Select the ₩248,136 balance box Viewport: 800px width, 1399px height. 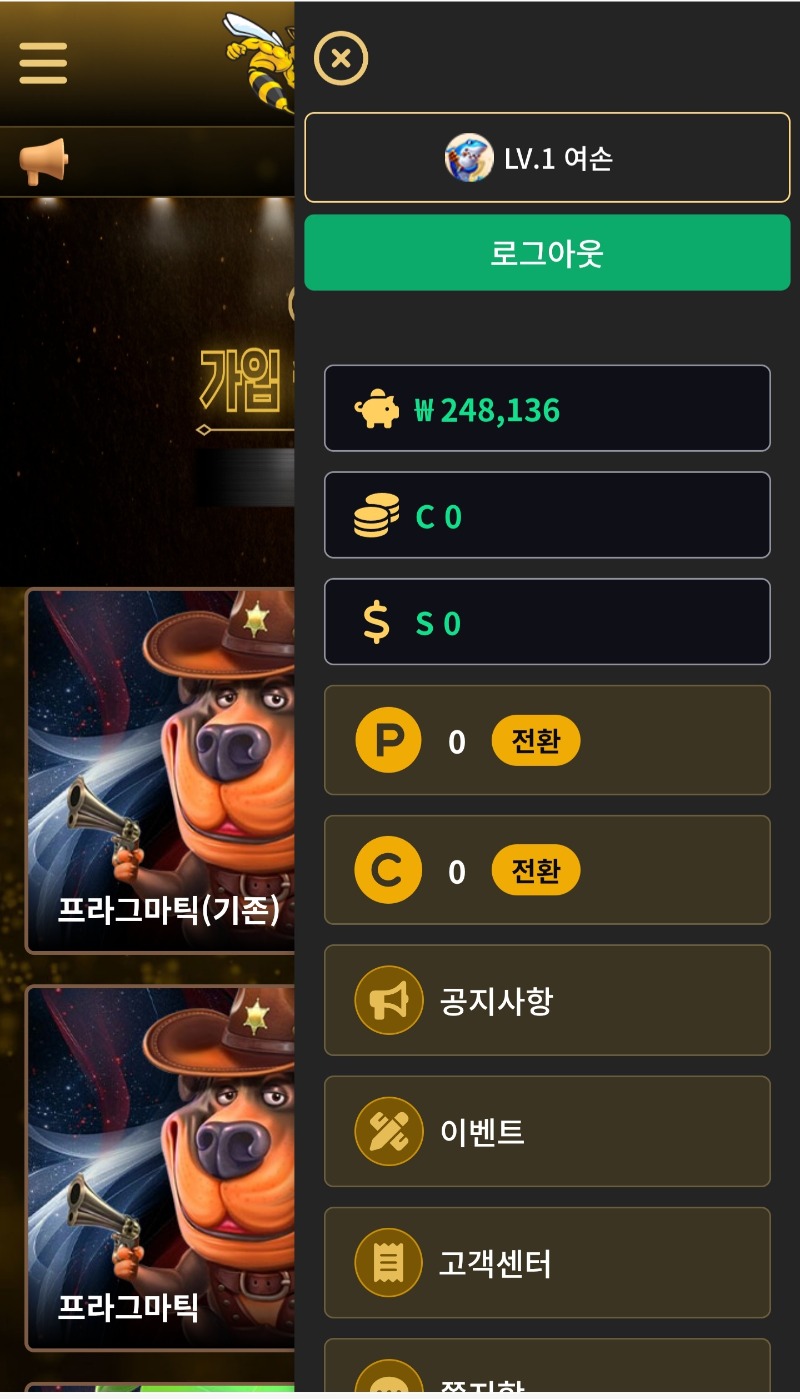pyautogui.click(x=547, y=409)
